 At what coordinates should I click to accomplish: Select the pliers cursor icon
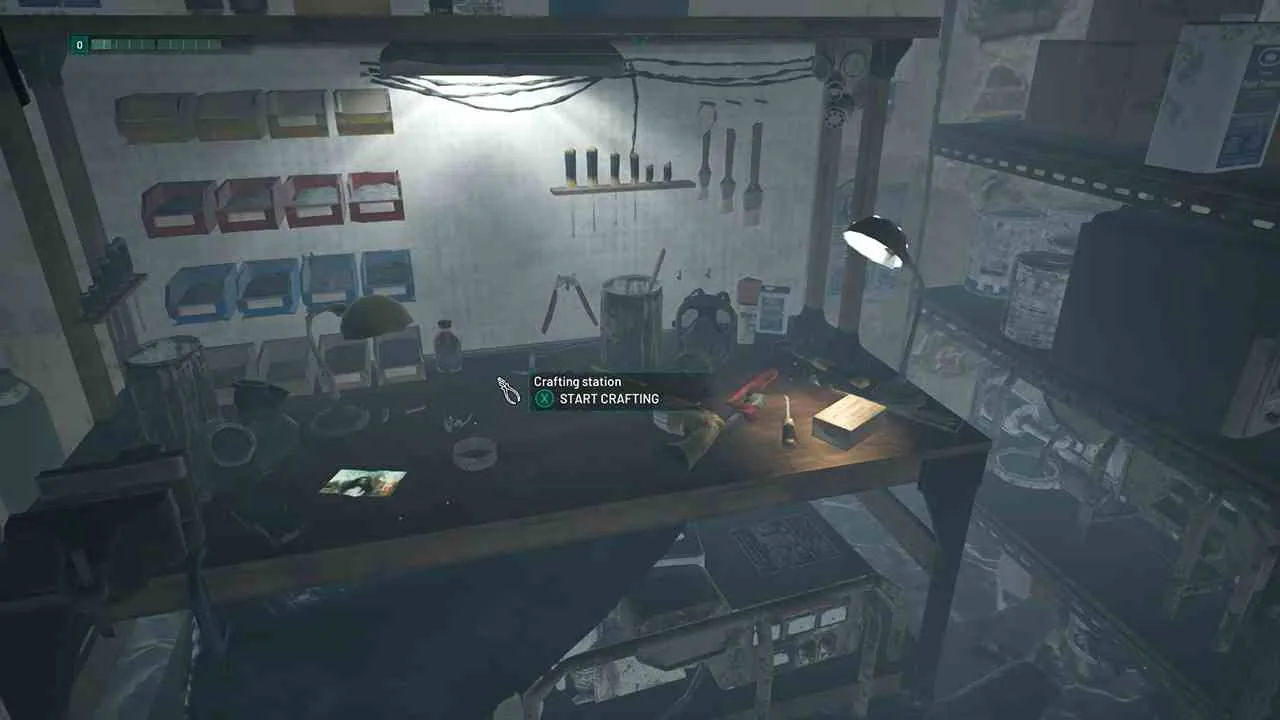pos(507,393)
